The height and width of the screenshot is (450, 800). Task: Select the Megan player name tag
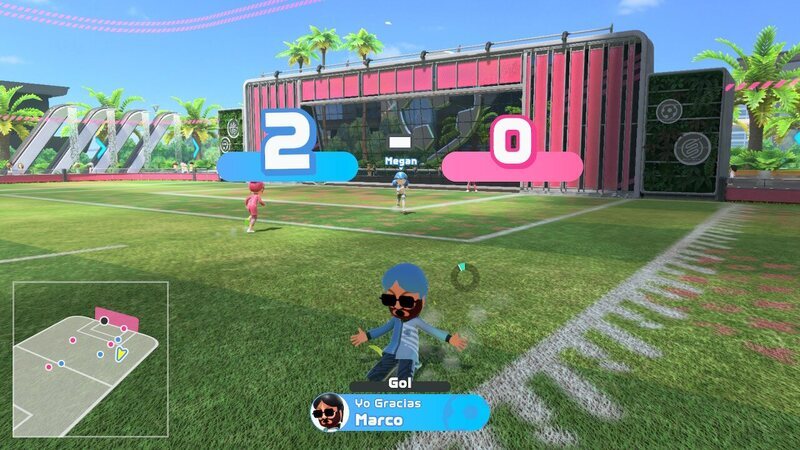[x=400, y=160]
